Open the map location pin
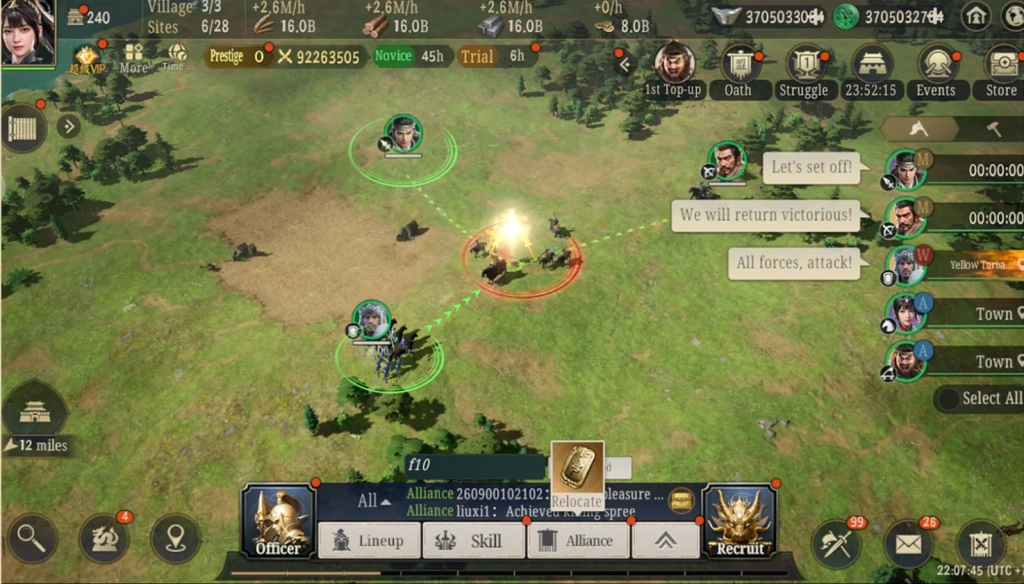The height and width of the screenshot is (584, 1024). (x=176, y=539)
